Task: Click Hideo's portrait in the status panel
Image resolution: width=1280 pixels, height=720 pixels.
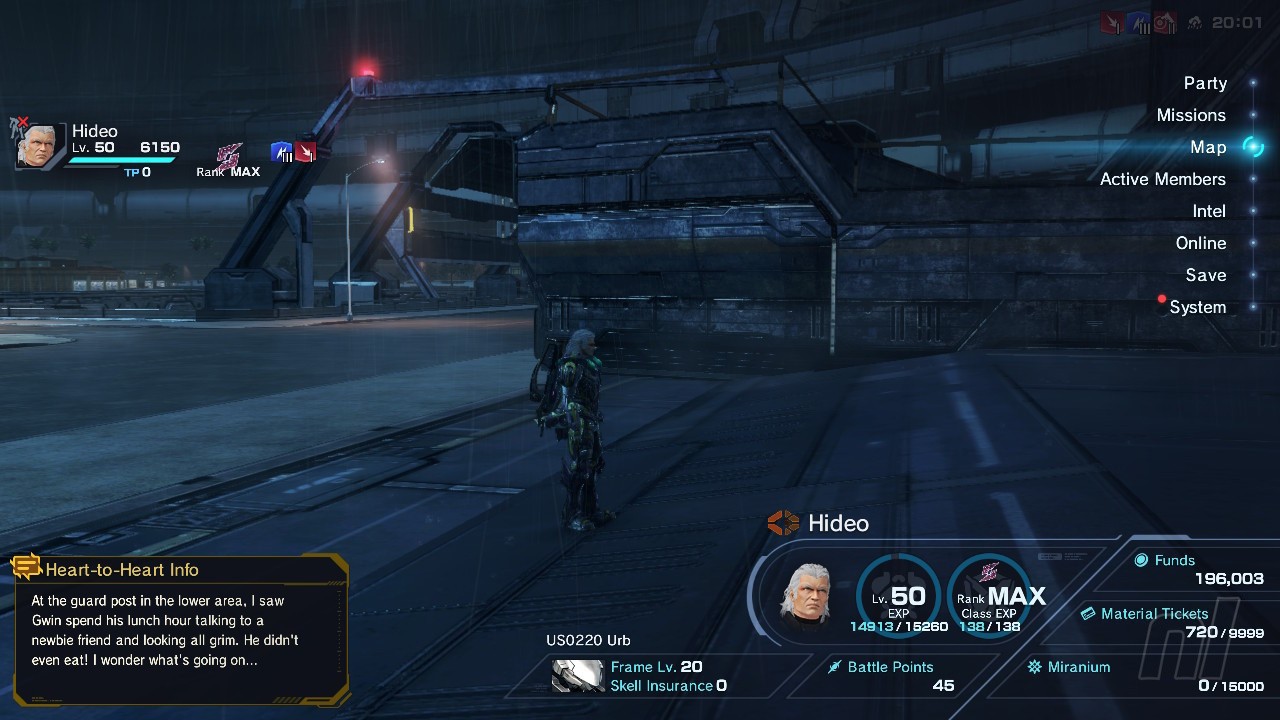Action: coord(807,594)
